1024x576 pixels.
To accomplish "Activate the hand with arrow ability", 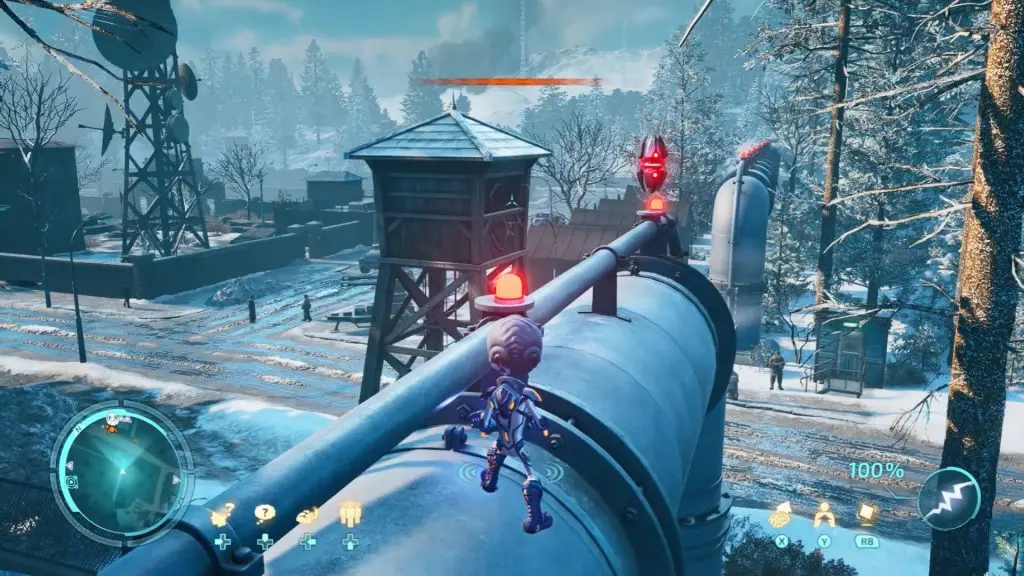I will [779, 516].
